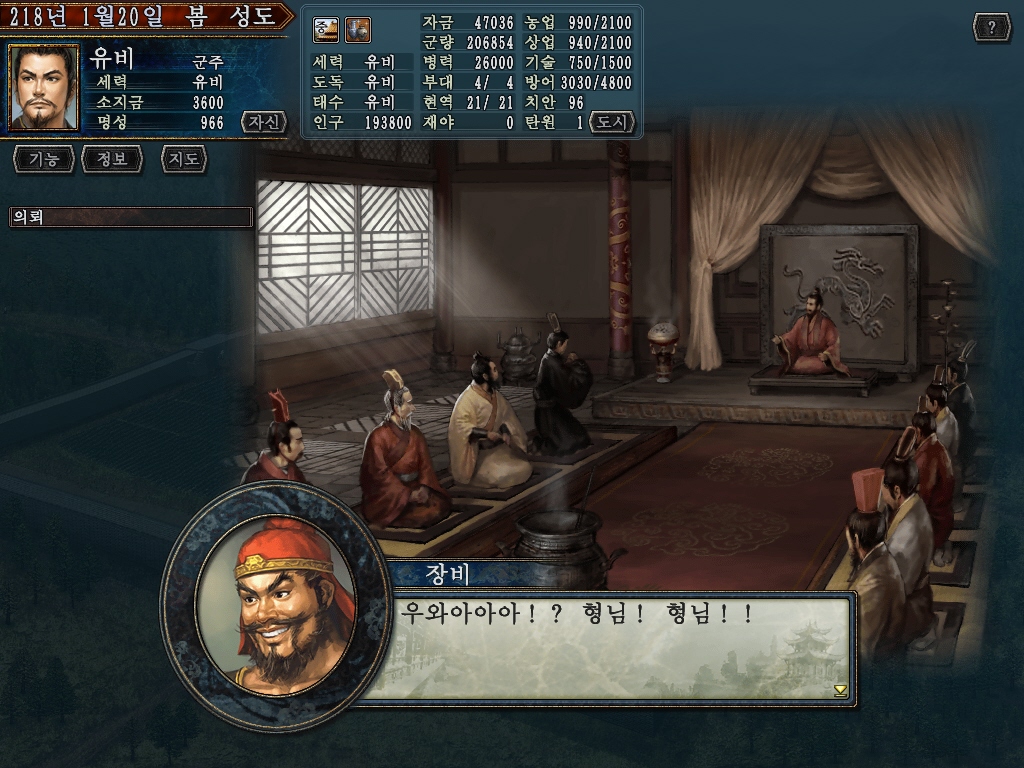Open the 기능 (Function) menu
The width and height of the screenshot is (1024, 768).
tap(43, 159)
